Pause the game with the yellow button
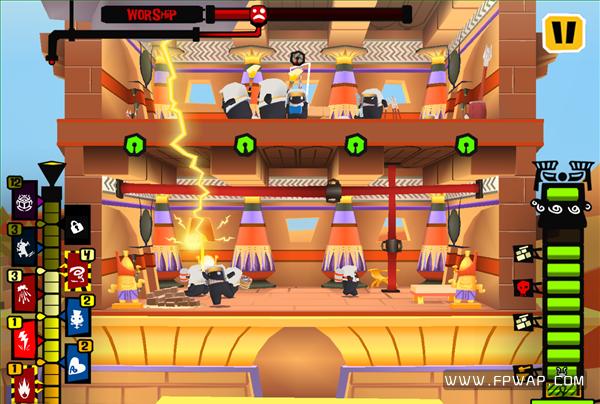 point(564,32)
